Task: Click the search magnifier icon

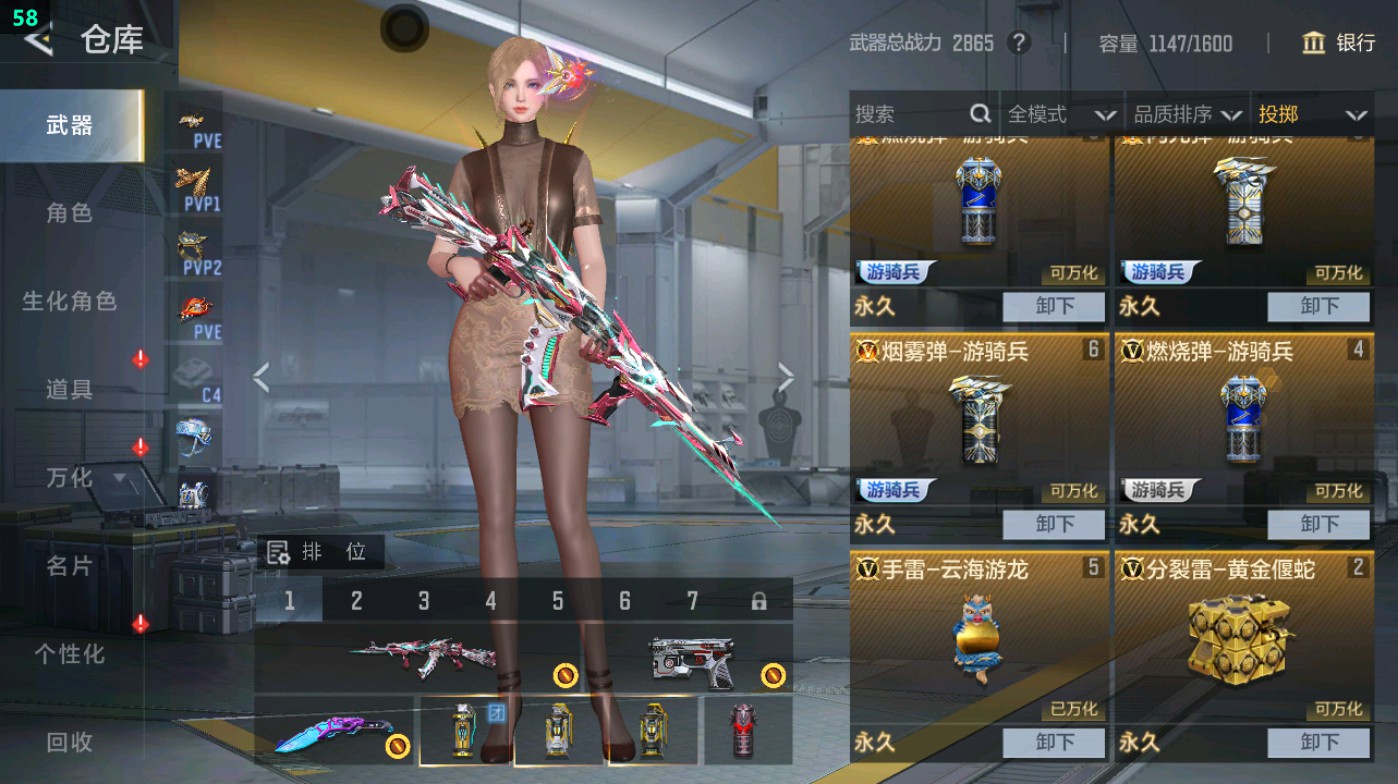Action: click(981, 114)
